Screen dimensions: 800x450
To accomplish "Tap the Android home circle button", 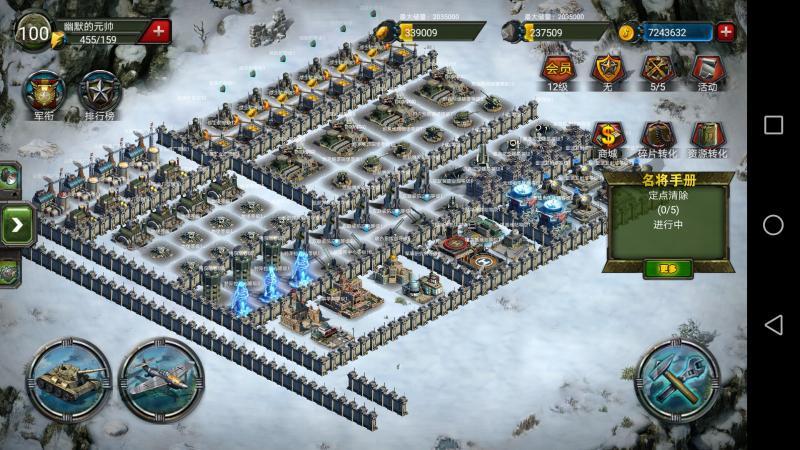I will [x=773, y=225].
